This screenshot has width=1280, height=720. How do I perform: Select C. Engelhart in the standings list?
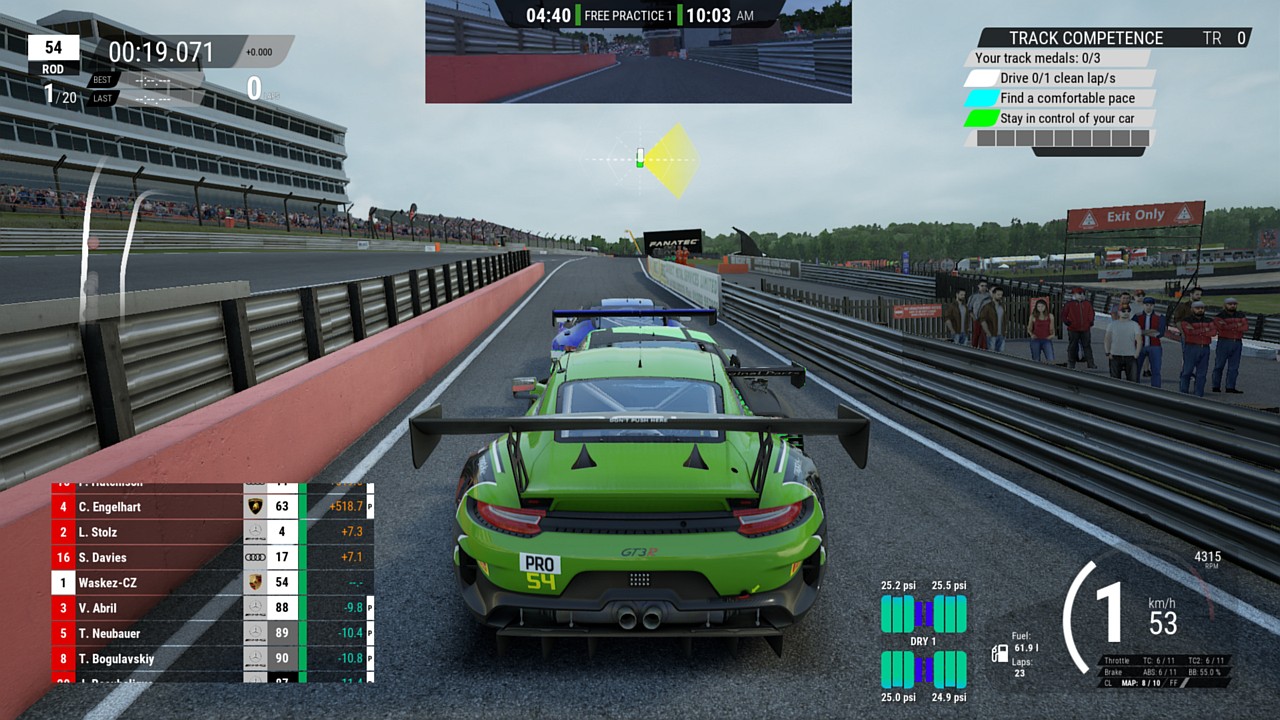(110, 507)
